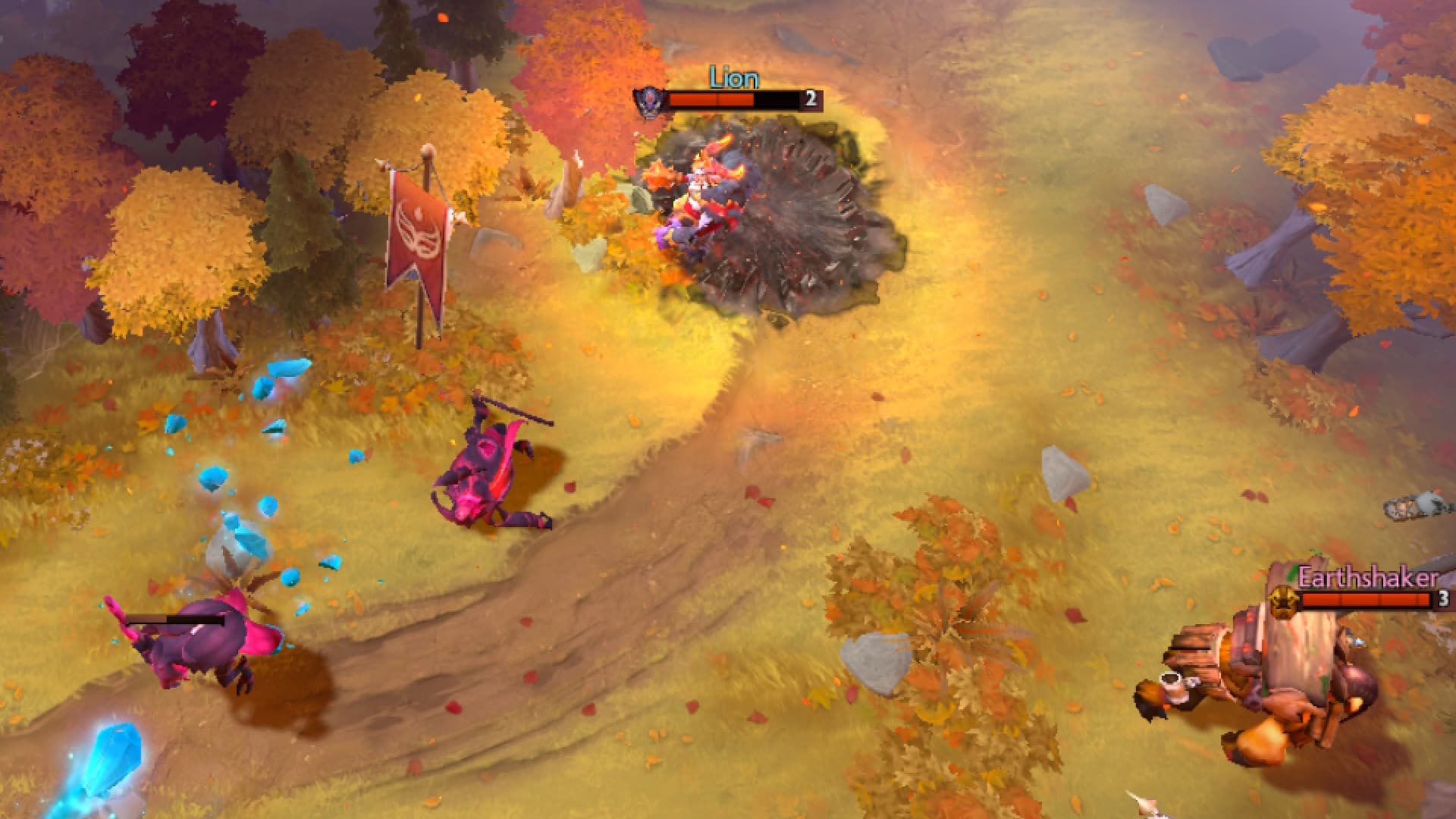Click the level 2 badge on Lion's bar
The image size is (1456, 819).
point(810,99)
